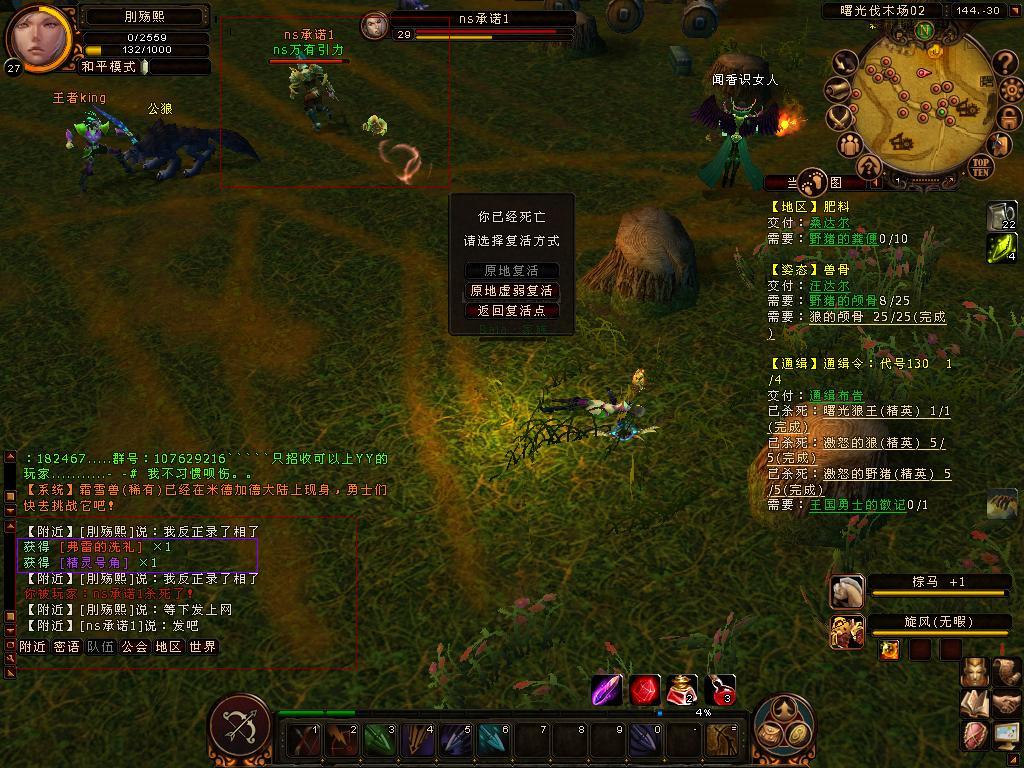Screen dimensions: 1024x768
Task: Click the bow and arrow attack emblem
Action: [240, 728]
